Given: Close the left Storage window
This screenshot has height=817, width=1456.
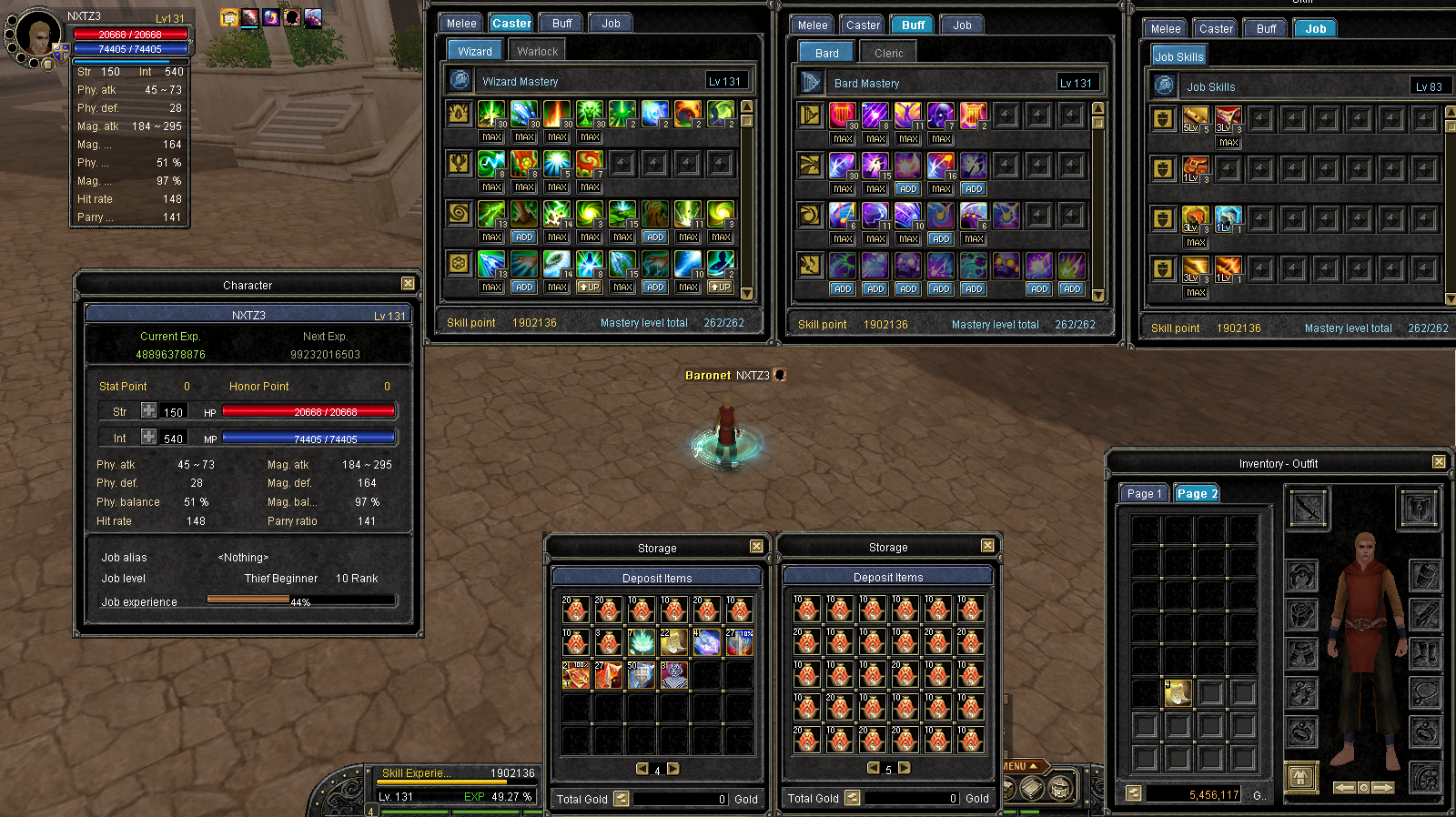Looking at the screenshot, I should 756,547.
